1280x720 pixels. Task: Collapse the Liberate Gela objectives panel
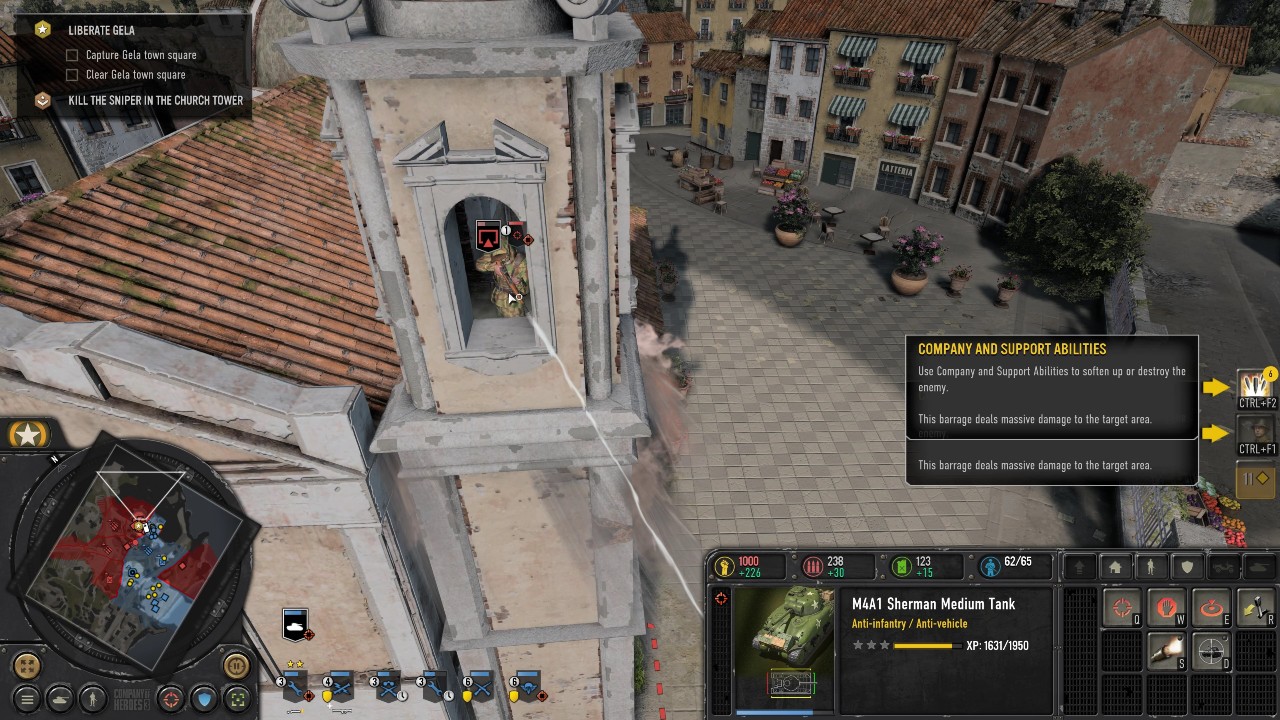(x=41, y=30)
